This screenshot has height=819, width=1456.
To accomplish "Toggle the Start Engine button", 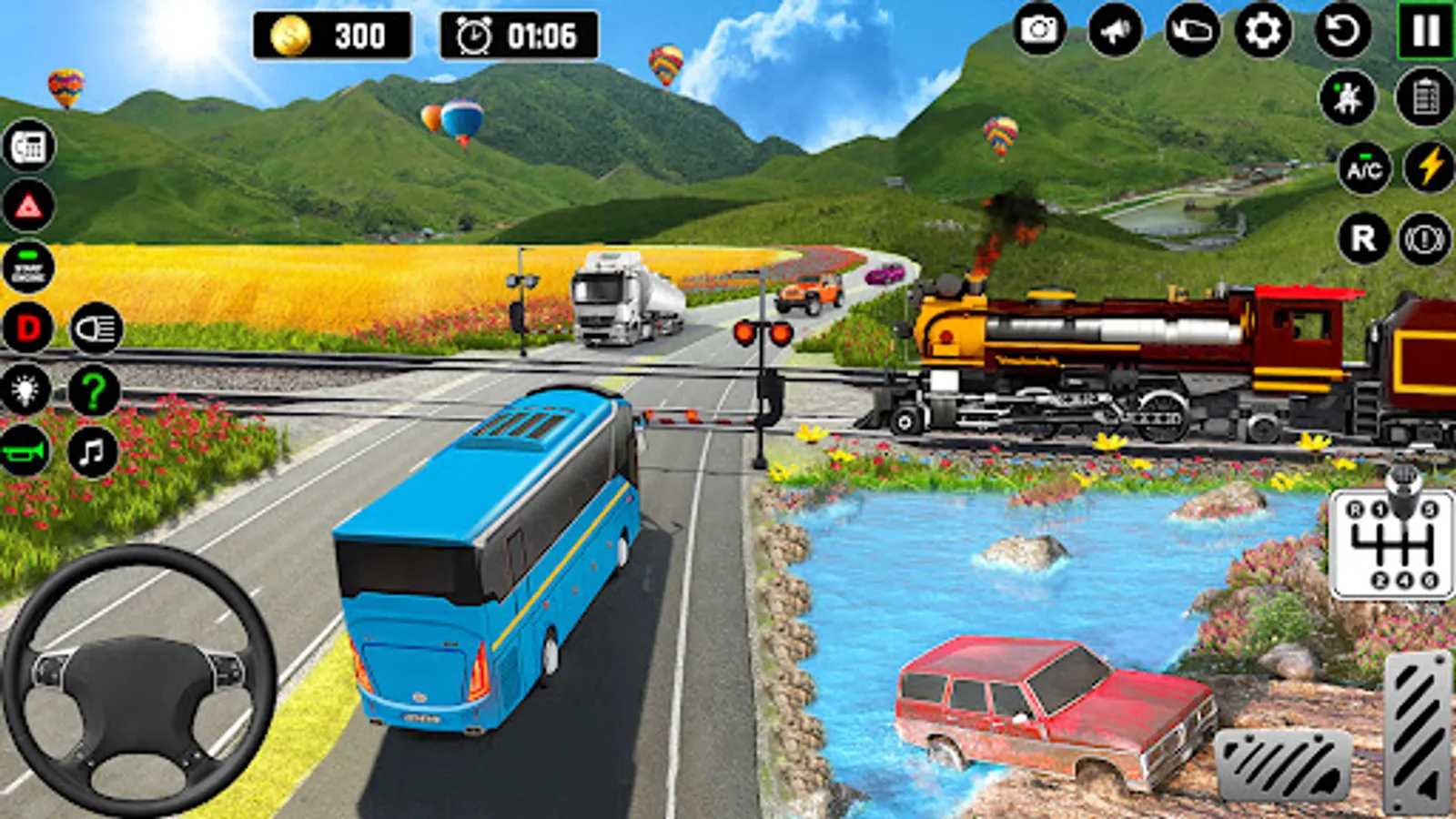I will click(29, 267).
